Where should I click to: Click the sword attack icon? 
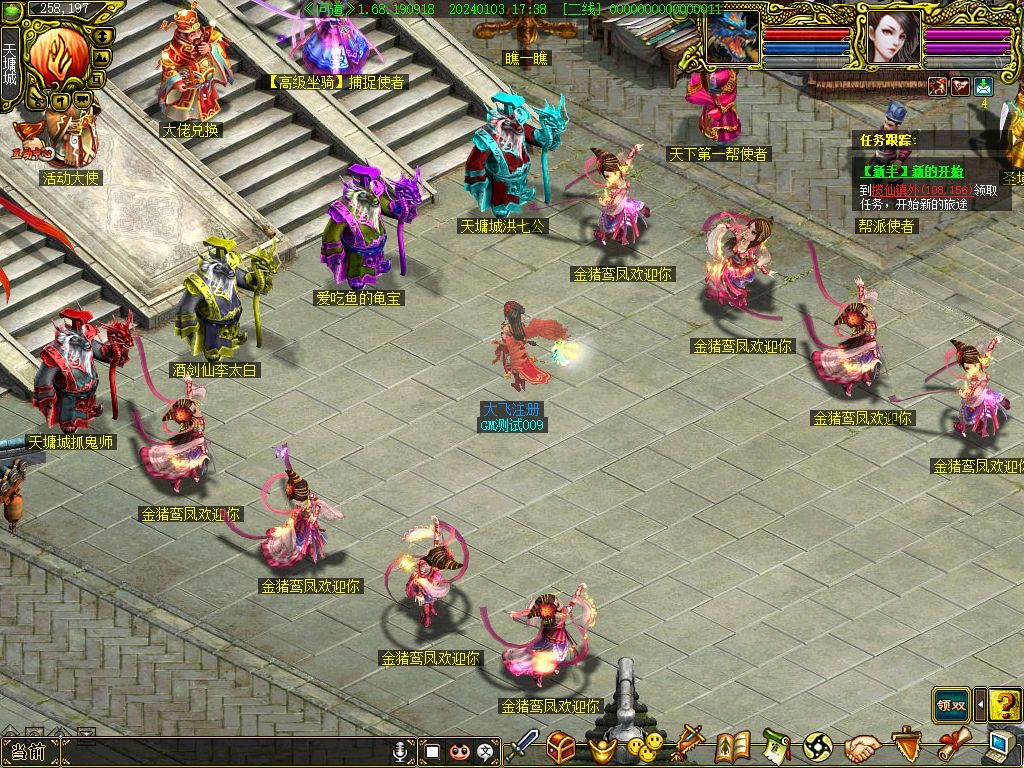(x=521, y=747)
